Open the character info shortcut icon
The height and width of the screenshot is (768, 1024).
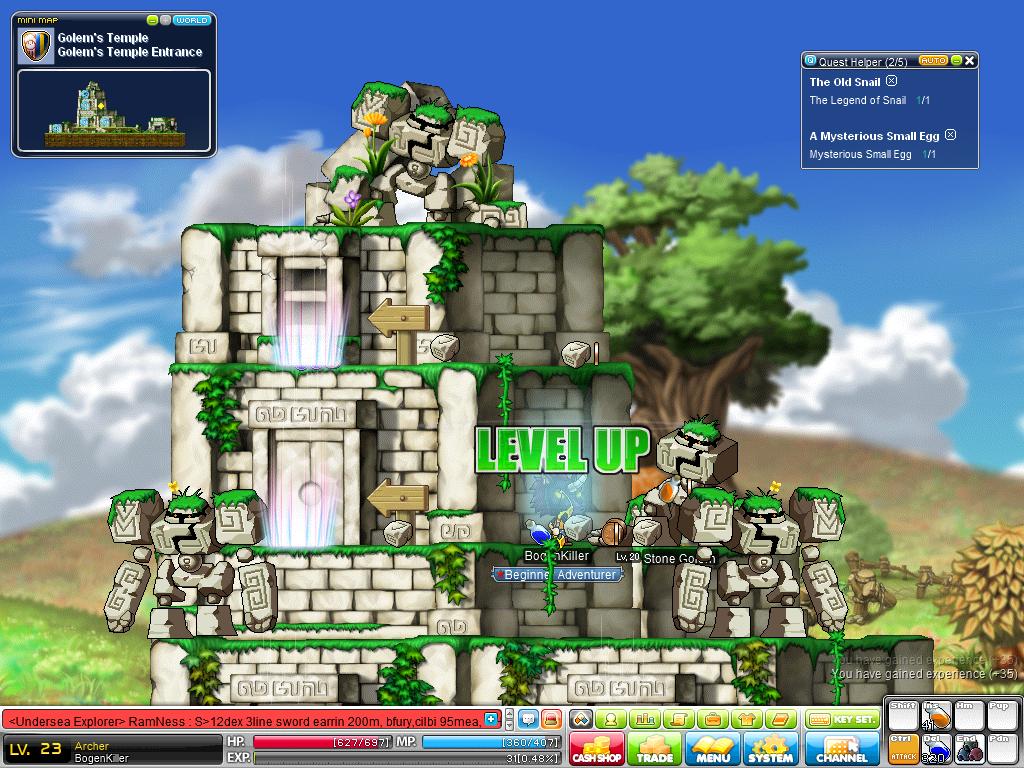pos(609,719)
